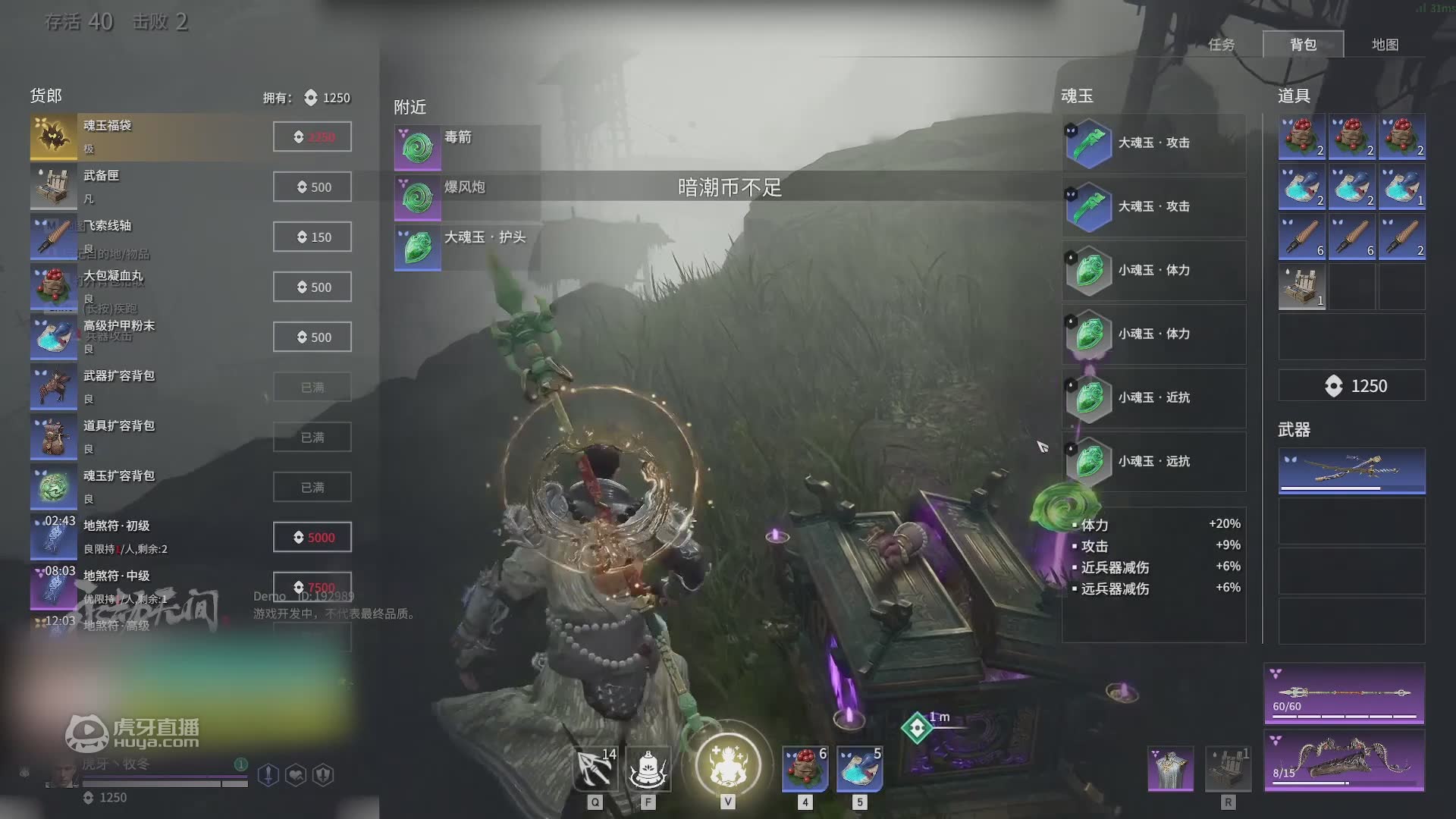
Task: Activate the glowing ultimate ability icon
Action: pos(727,764)
